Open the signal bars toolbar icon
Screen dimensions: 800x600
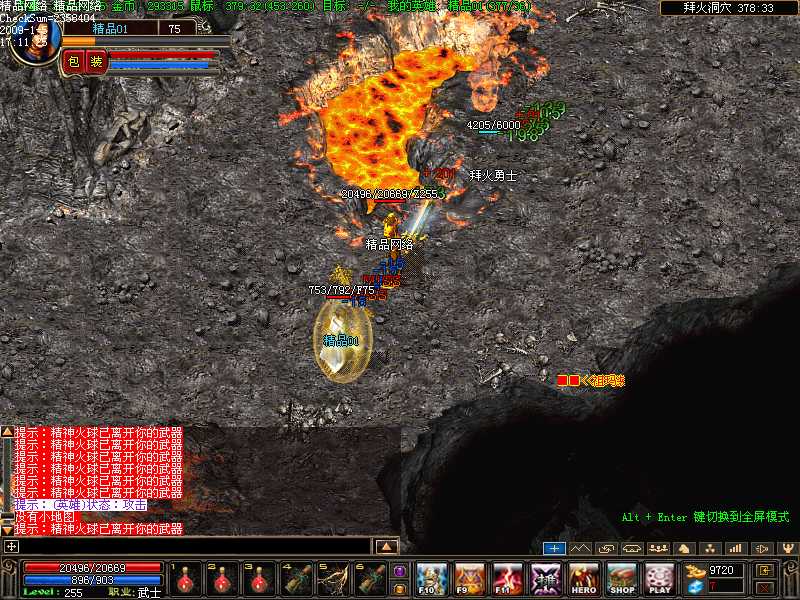click(x=736, y=548)
